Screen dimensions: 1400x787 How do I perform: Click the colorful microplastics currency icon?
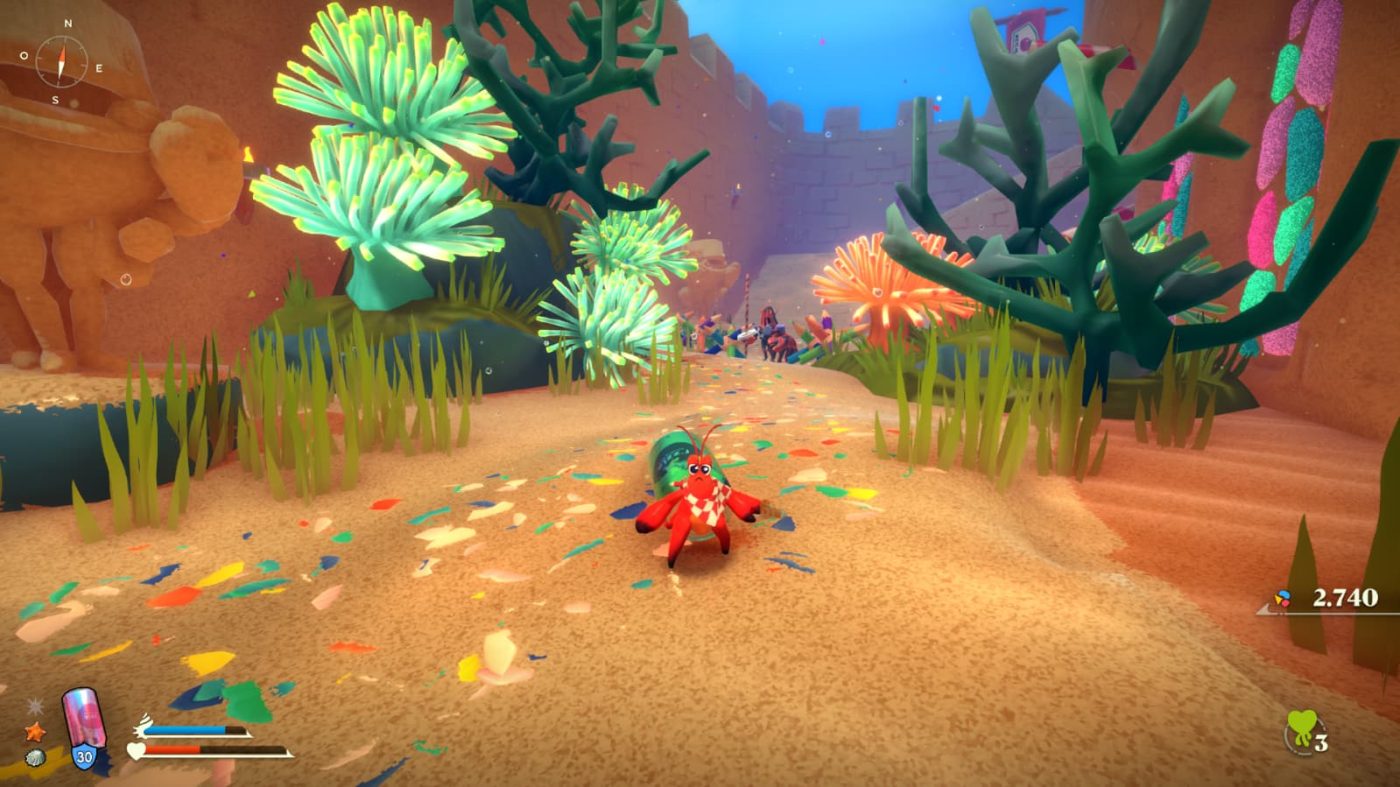(x=1283, y=599)
